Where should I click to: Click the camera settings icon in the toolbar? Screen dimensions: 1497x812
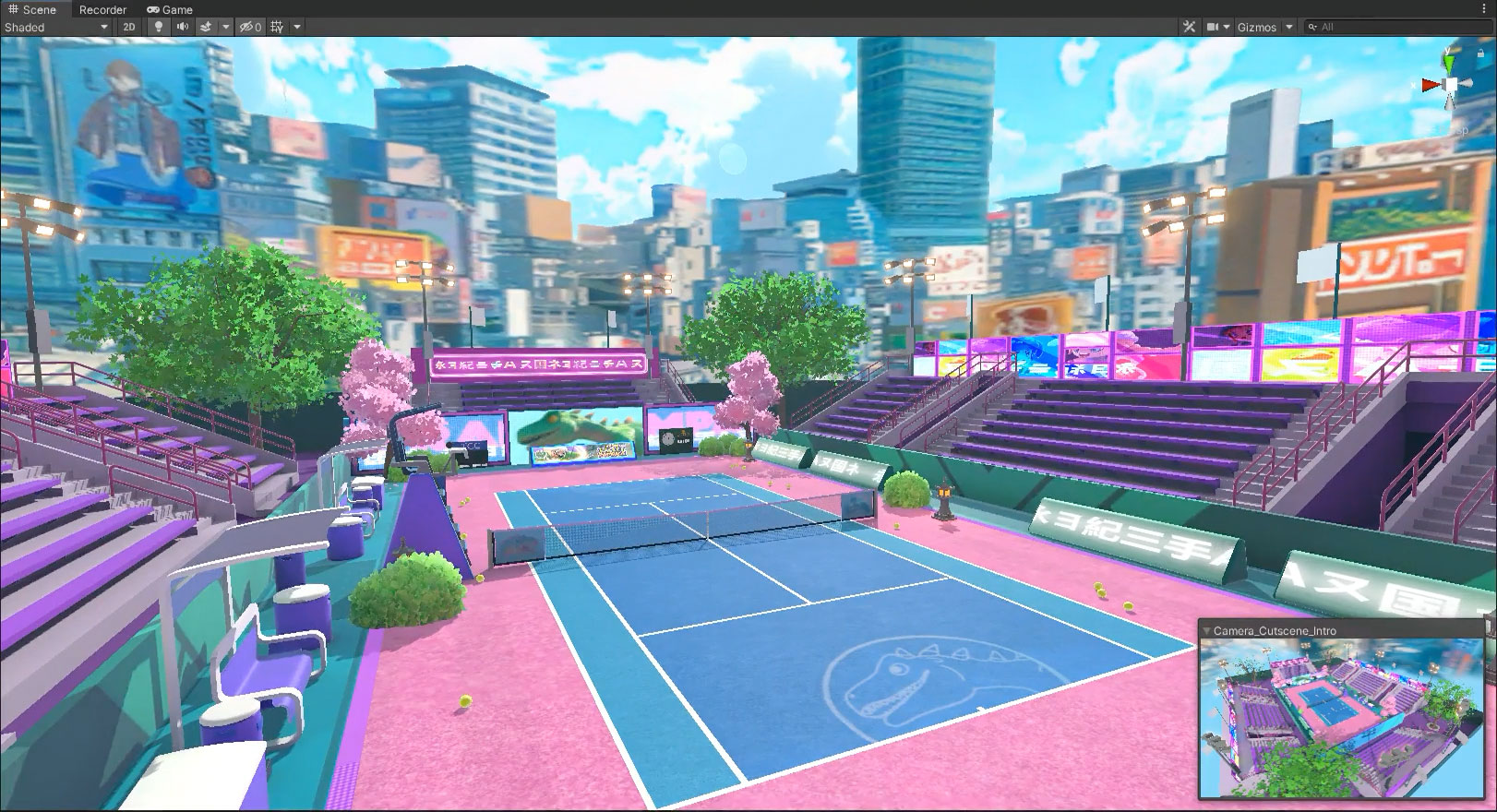1215,27
